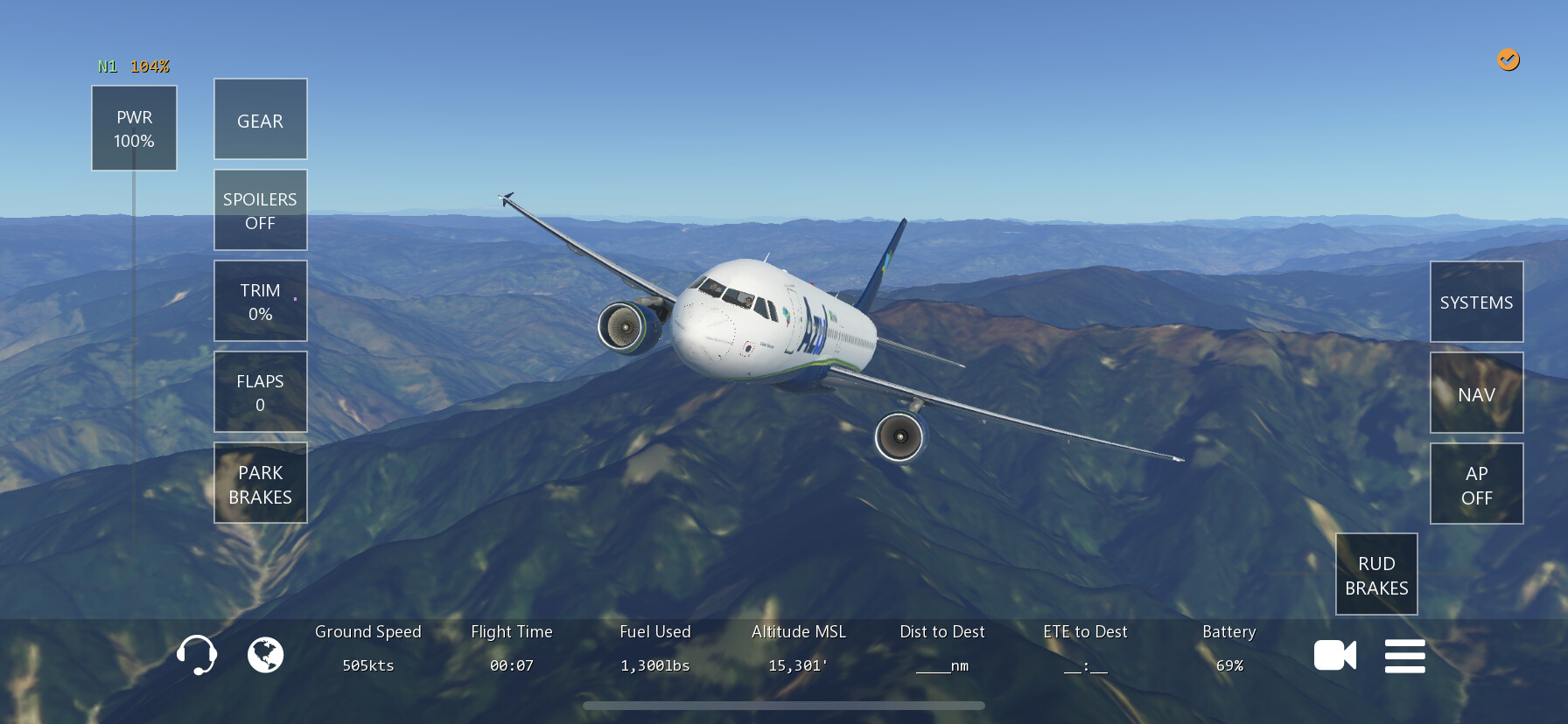Open the hamburger pause menu

(1404, 656)
